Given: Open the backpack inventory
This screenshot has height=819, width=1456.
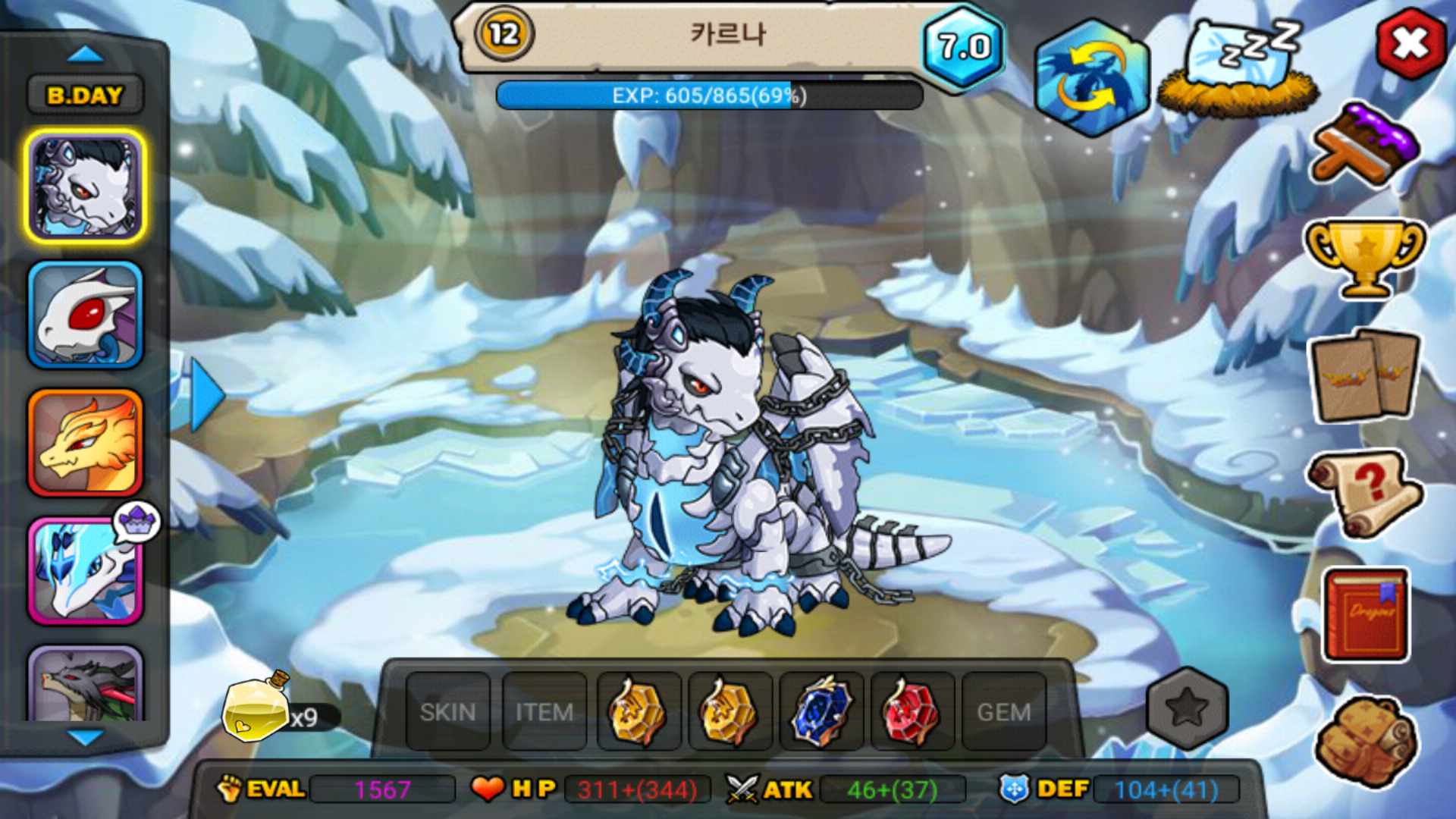Looking at the screenshot, I should click(1365, 739).
